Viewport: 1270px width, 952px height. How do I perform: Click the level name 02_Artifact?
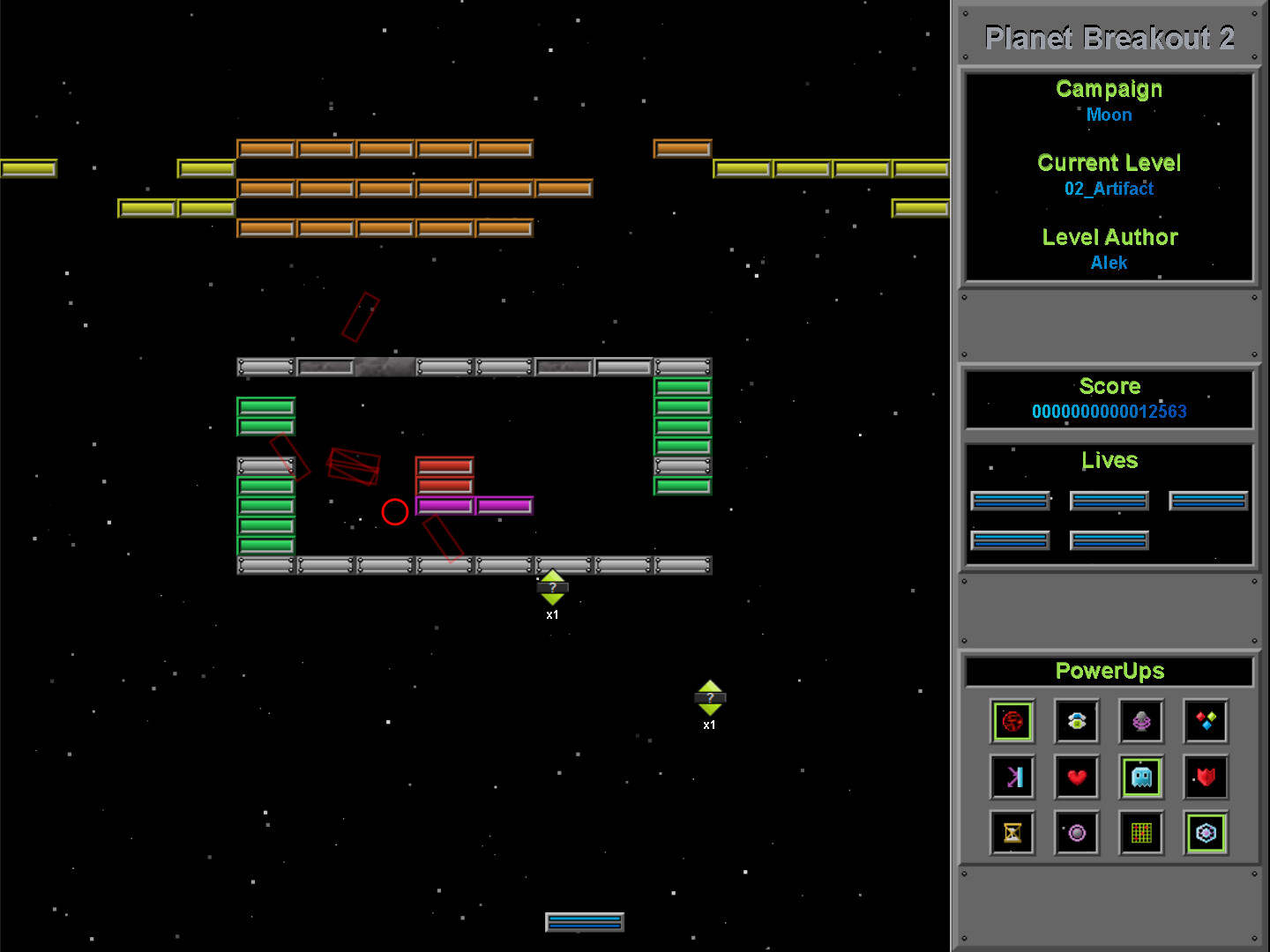[1109, 189]
